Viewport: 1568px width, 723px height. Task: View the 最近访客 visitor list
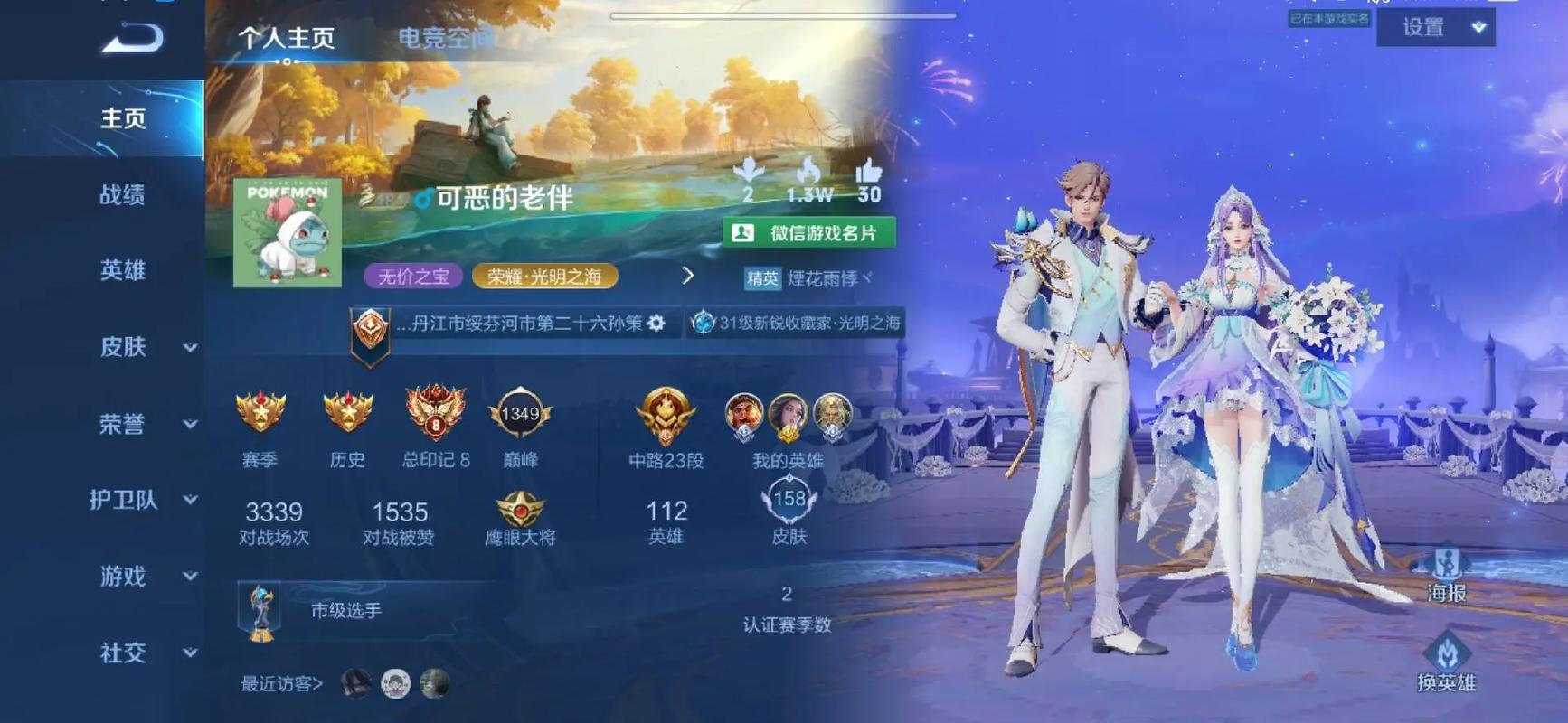(282, 684)
